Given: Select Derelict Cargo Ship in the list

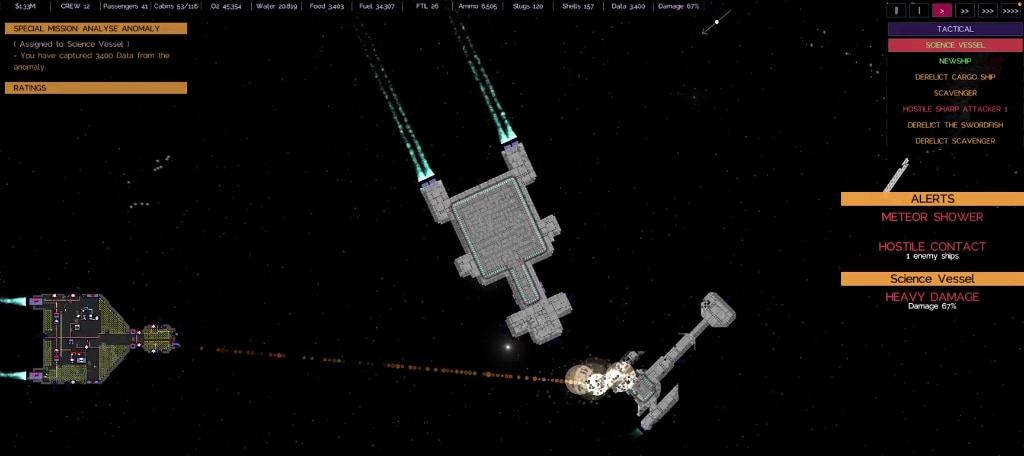Looking at the screenshot, I should (955, 77).
